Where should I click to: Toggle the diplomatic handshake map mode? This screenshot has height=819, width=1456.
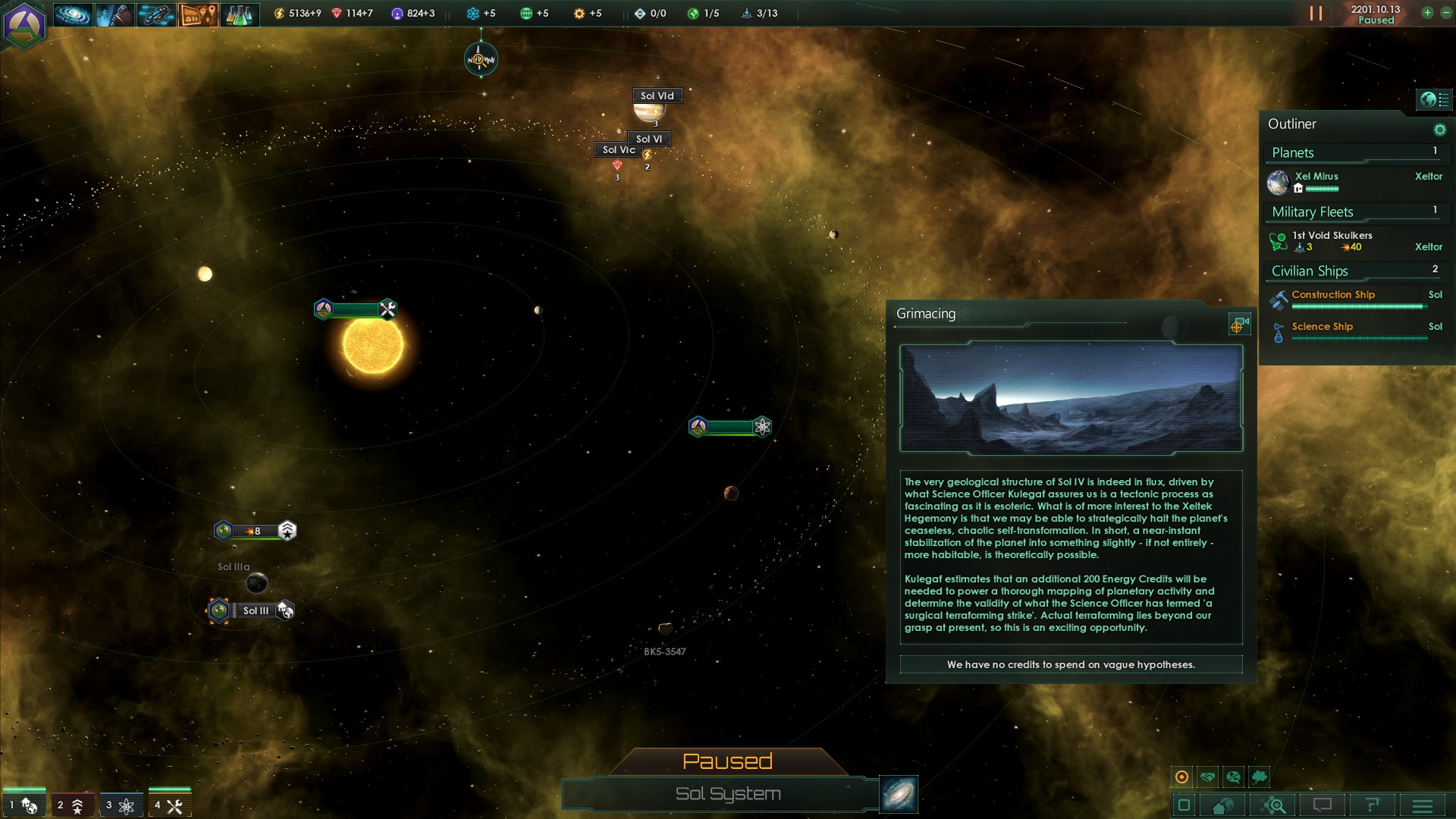click(x=1208, y=777)
